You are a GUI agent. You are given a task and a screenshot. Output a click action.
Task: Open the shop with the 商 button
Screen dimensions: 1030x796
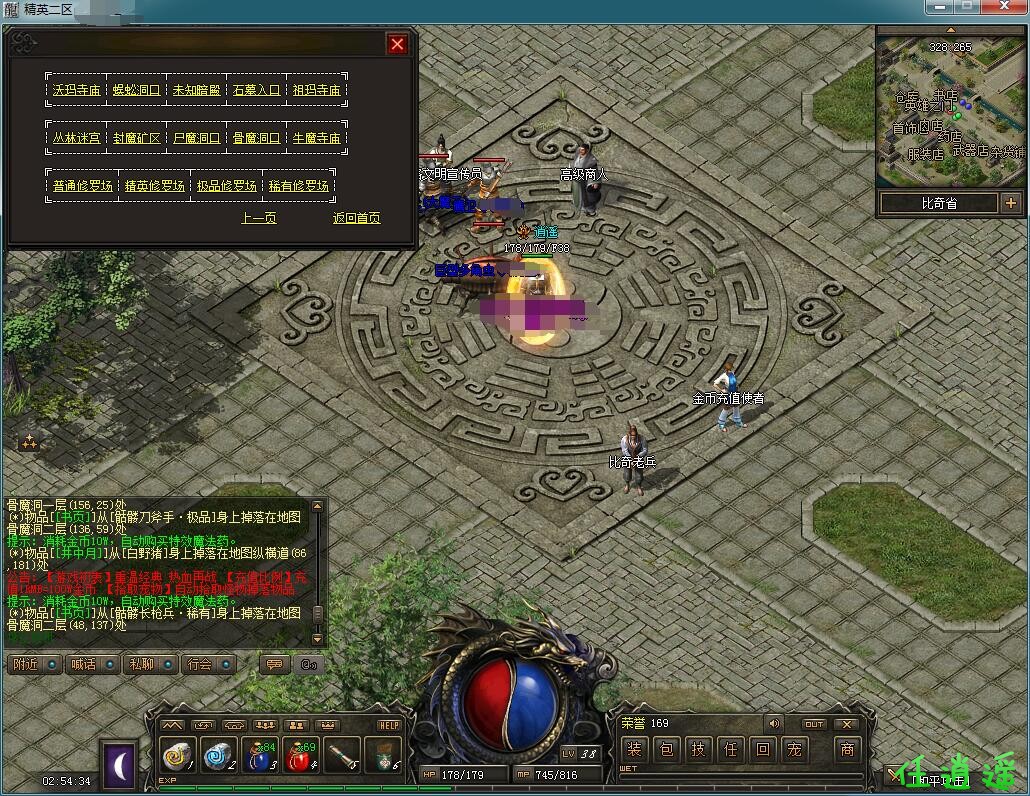click(847, 749)
